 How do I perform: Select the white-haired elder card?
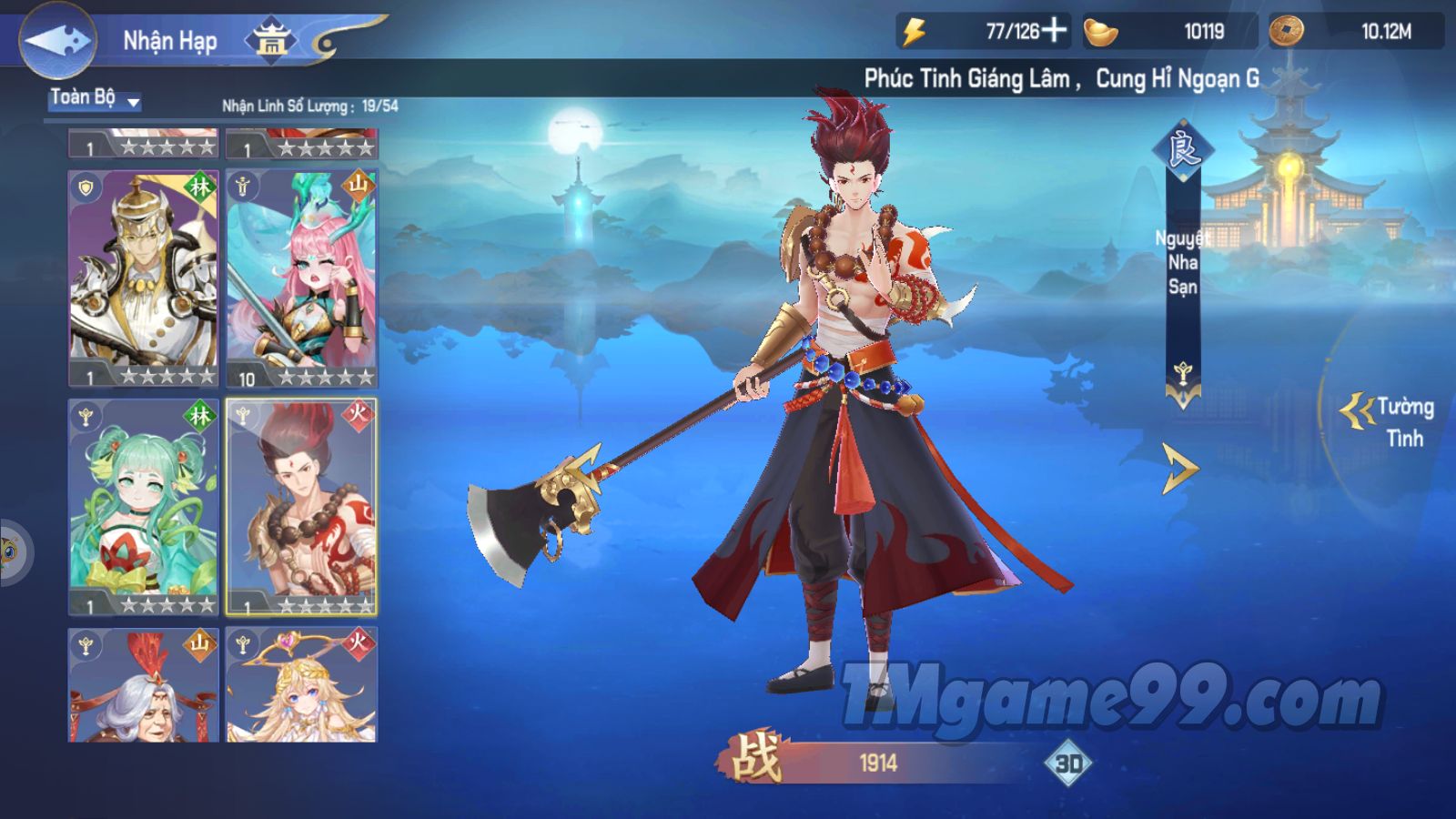point(144,684)
